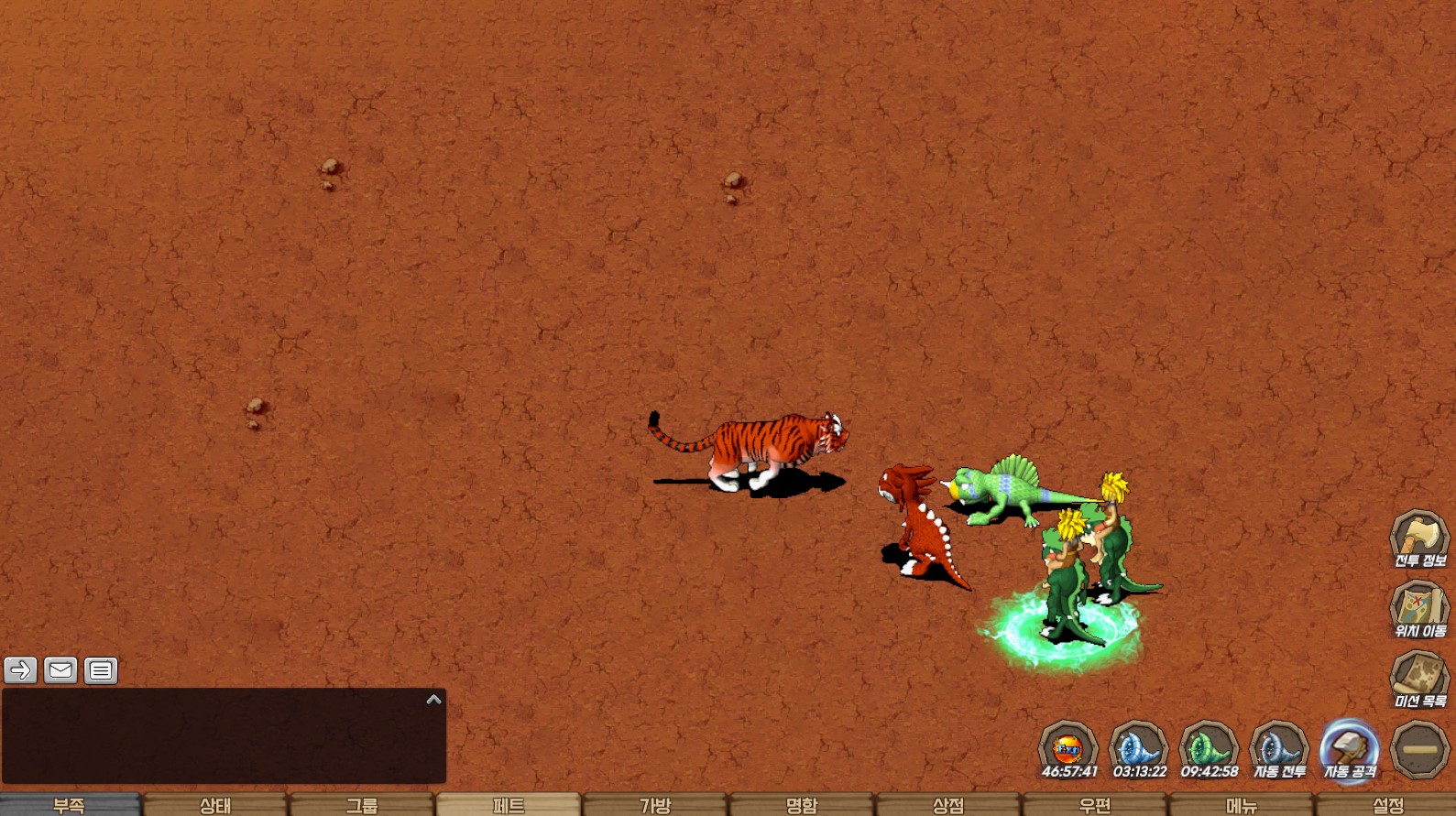Click the arrow button above the chat box
This screenshot has height=816, width=1456.
tap(20, 670)
